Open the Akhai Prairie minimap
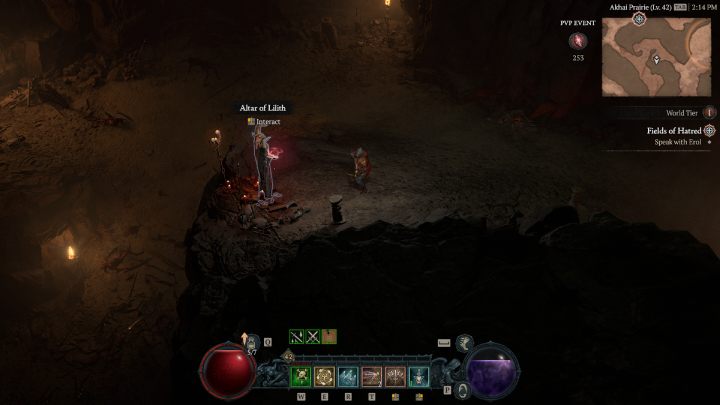The height and width of the screenshot is (405, 720). point(656,58)
